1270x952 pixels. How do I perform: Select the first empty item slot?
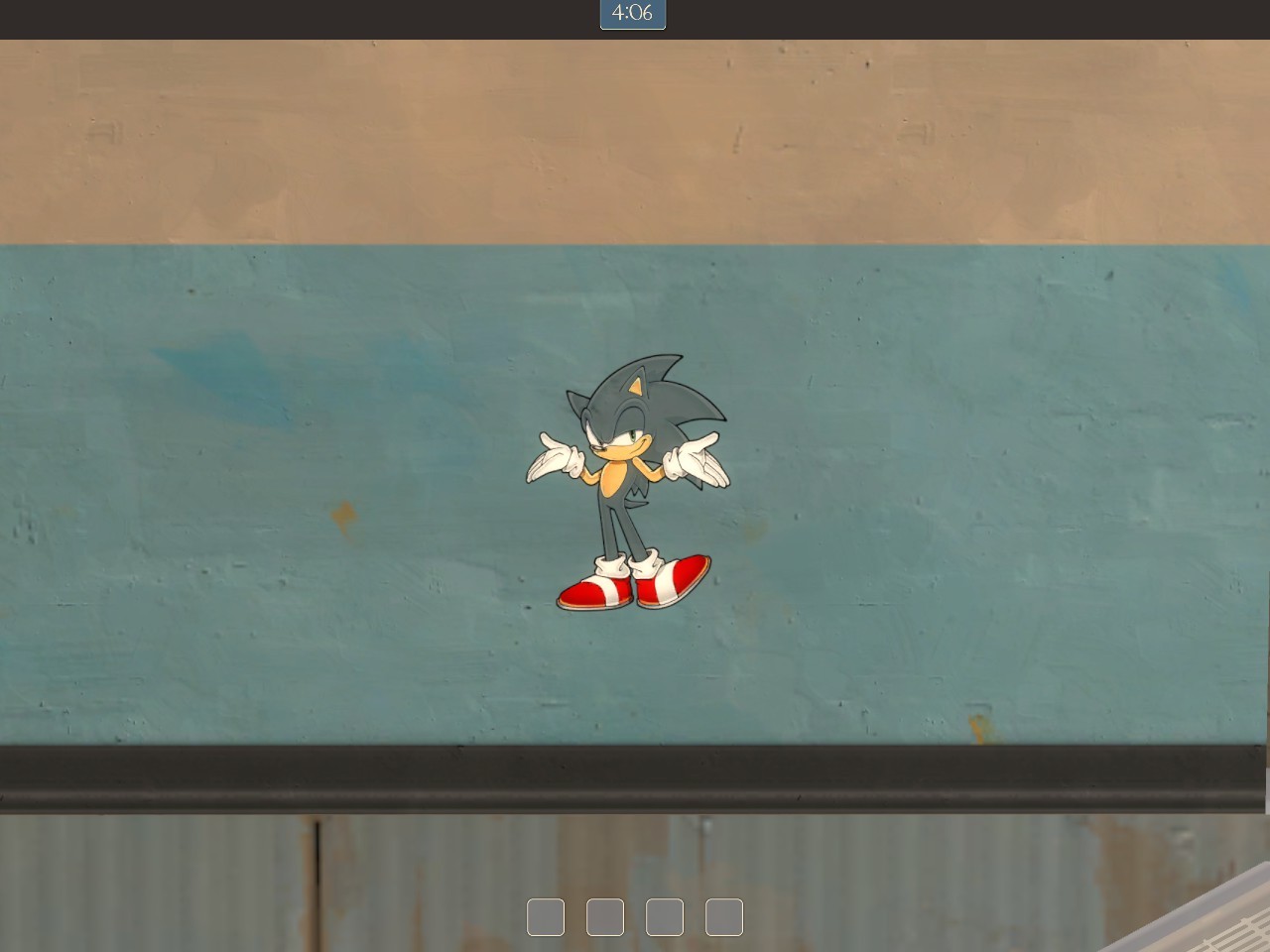[x=547, y=916]
